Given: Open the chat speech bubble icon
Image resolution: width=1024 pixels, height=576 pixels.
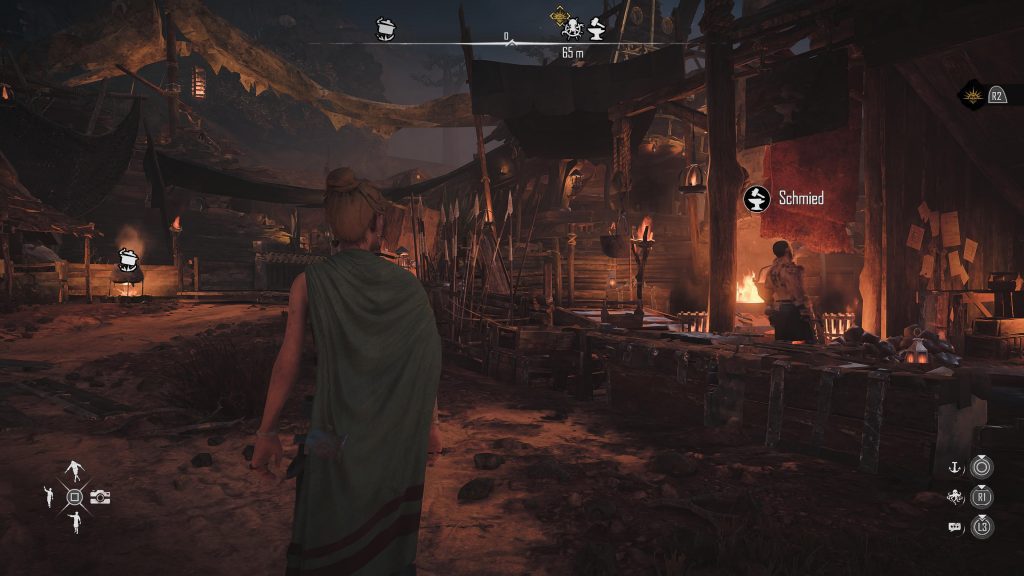Looking at the screenshot, I should pyautogui.click(x=954, y=526).
